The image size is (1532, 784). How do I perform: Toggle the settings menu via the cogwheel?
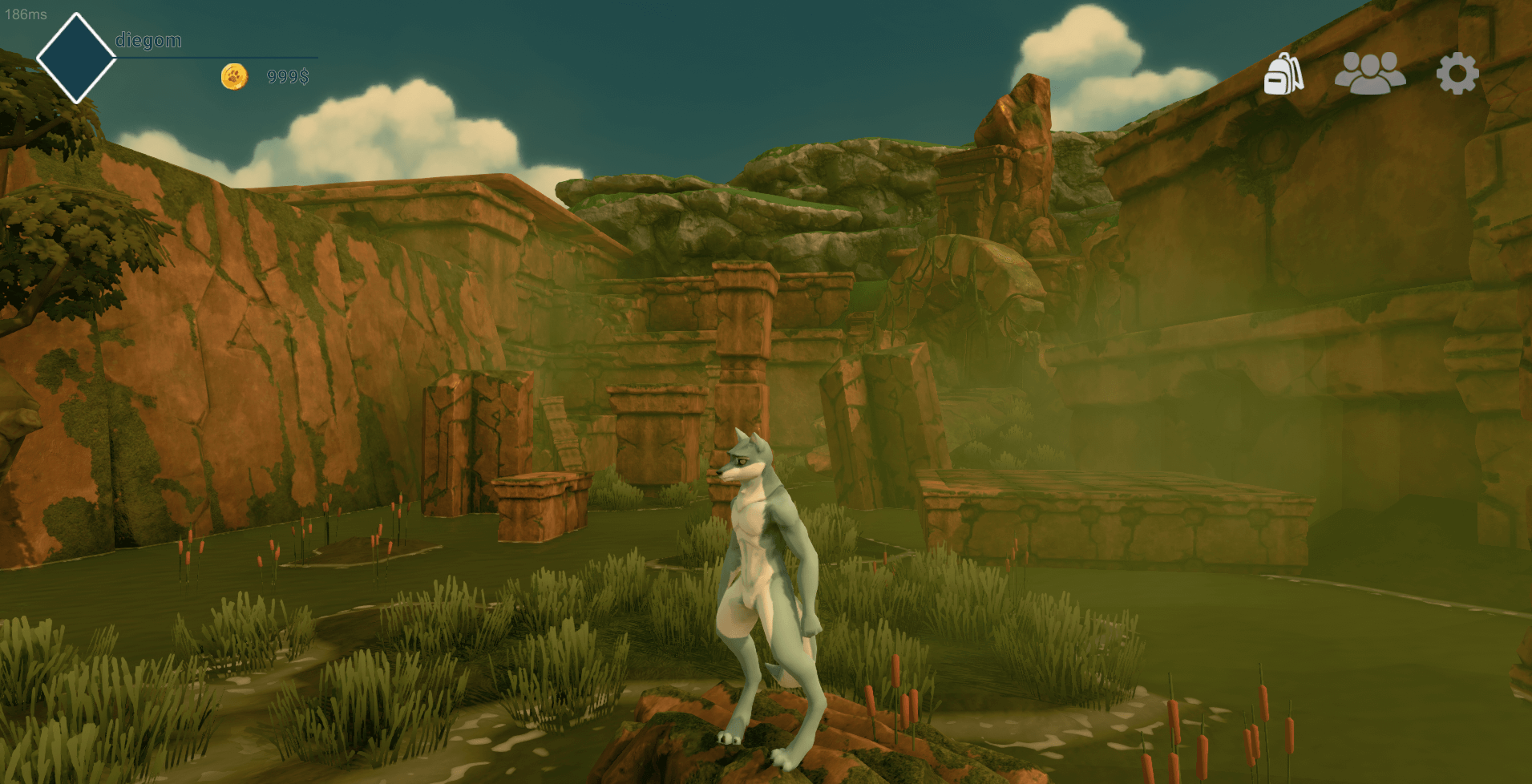[x=1457, y=74]
